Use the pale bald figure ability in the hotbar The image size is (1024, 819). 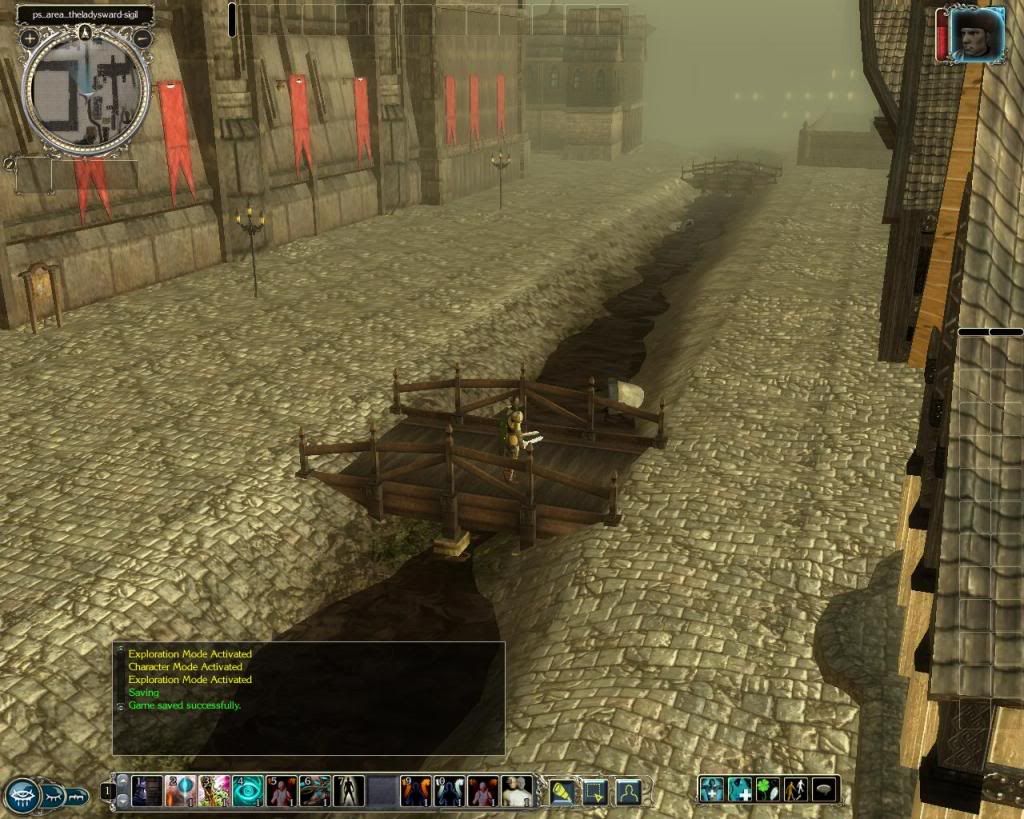pyautogui.click(x=517, y=791)
